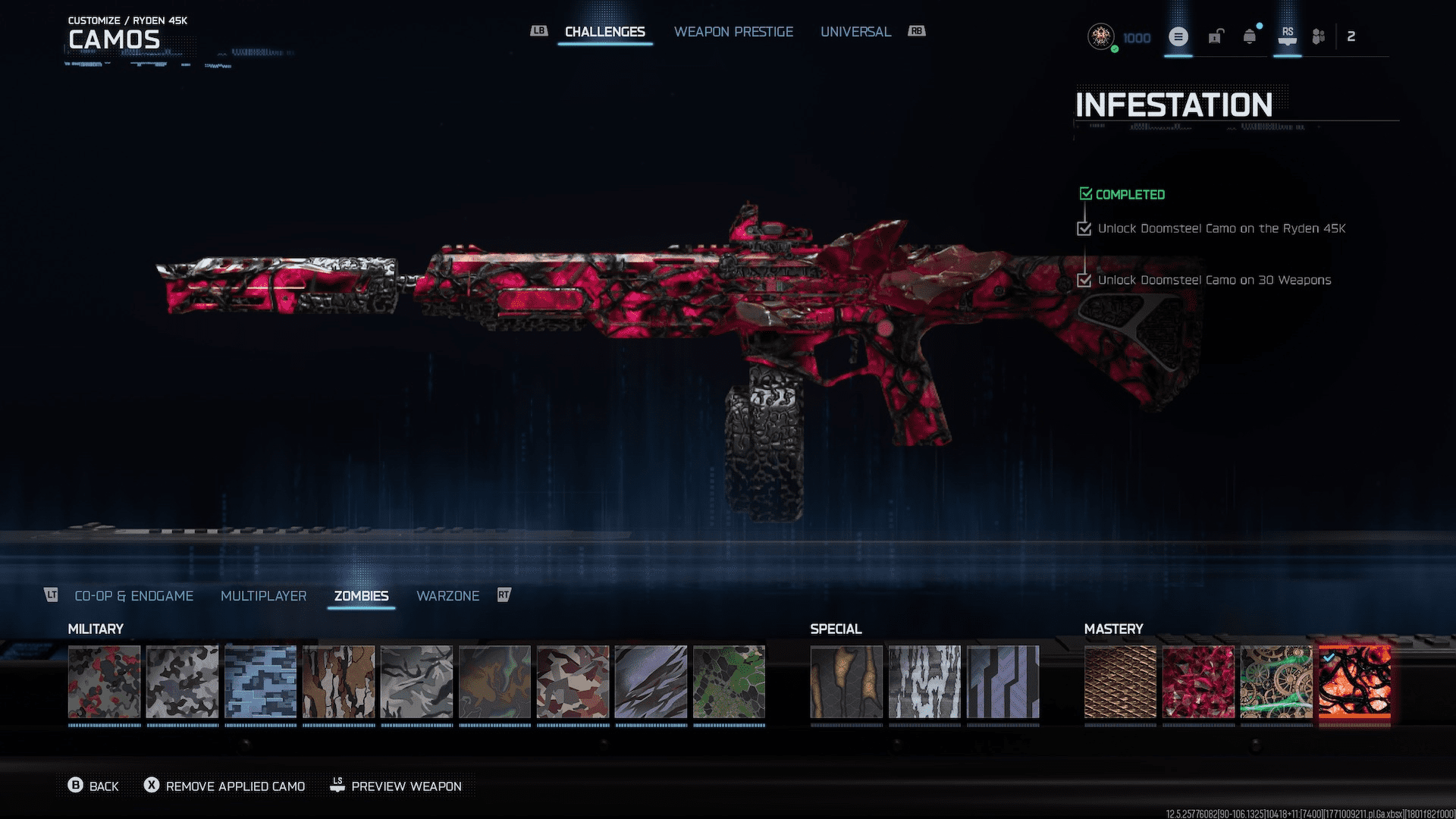Open the social party icon
Image resolution: width=1456 pixels, height=819 pixels.
coord(1319,36)
